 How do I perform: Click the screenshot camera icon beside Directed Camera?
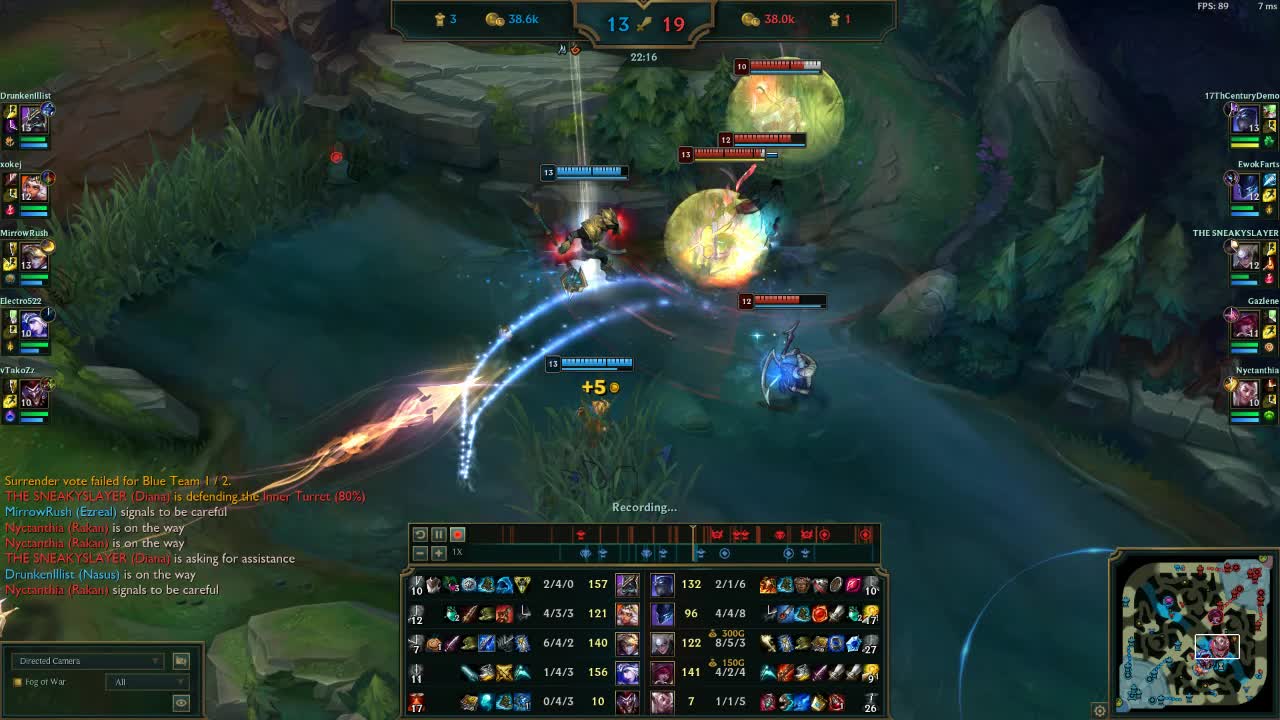pyautogui.click(x=181, y=661)
